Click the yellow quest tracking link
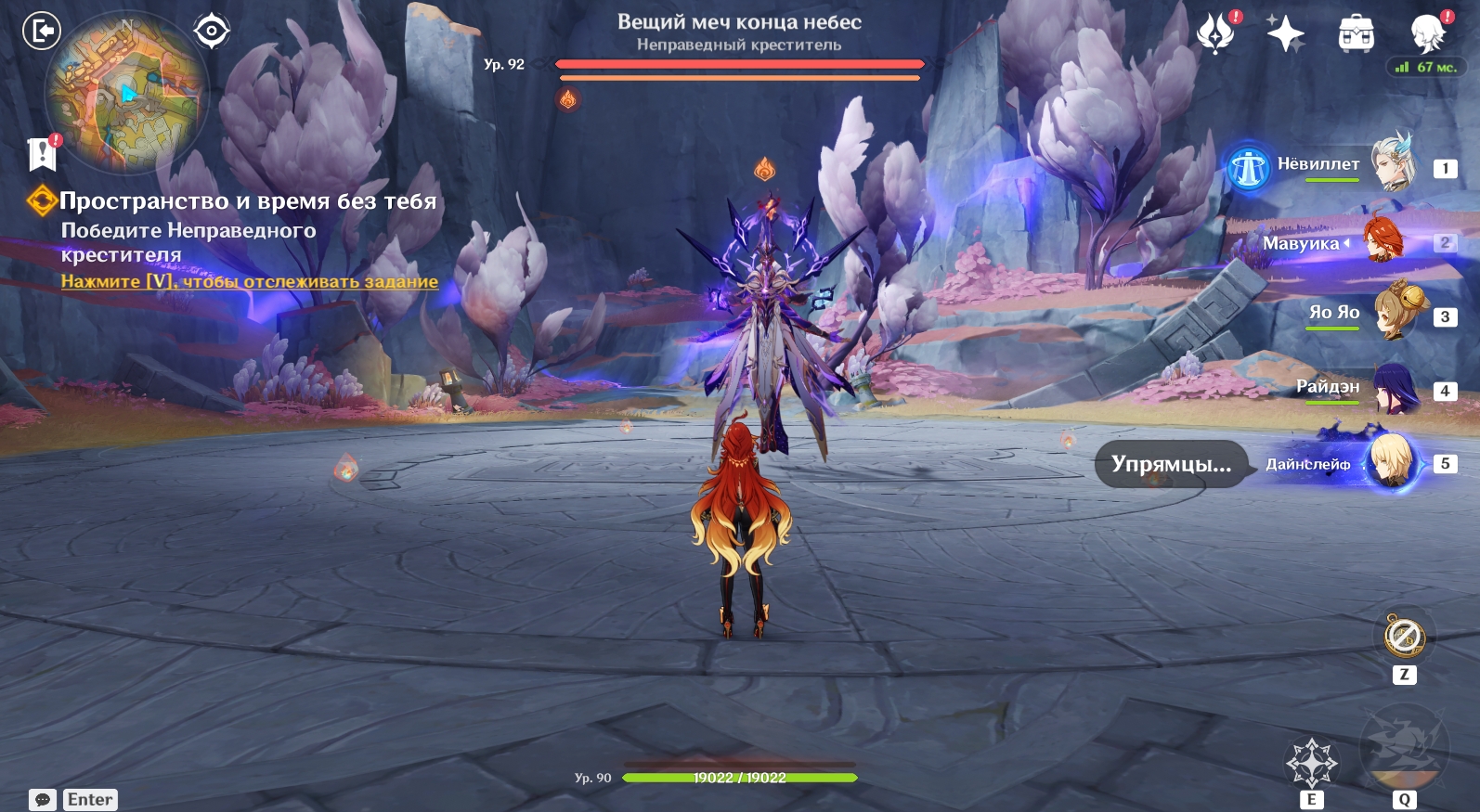Image resolution: width=1480 pixels, height=812 pixels. (249, 281)
